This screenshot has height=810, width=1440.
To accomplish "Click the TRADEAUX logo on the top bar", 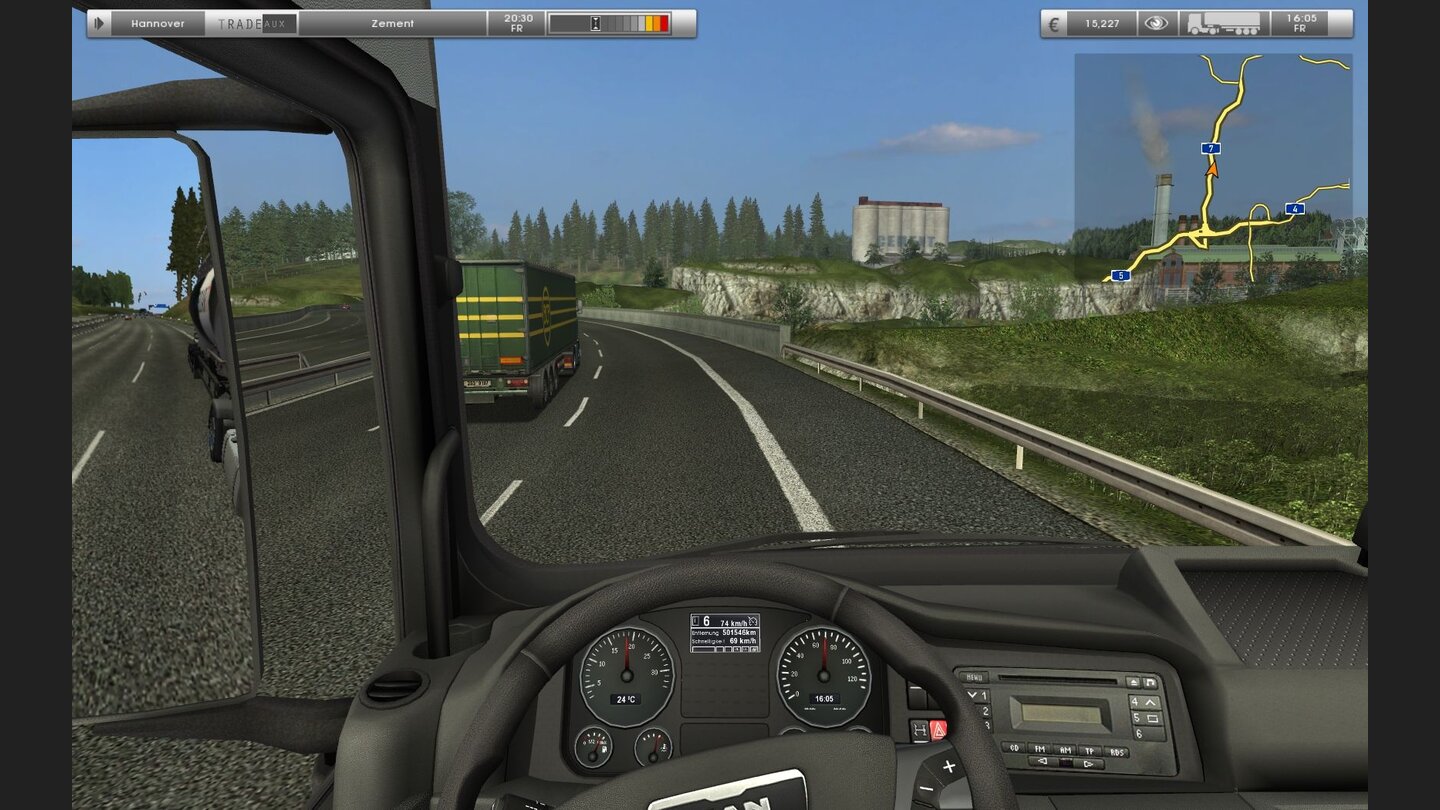I will [x=252, y=22].
